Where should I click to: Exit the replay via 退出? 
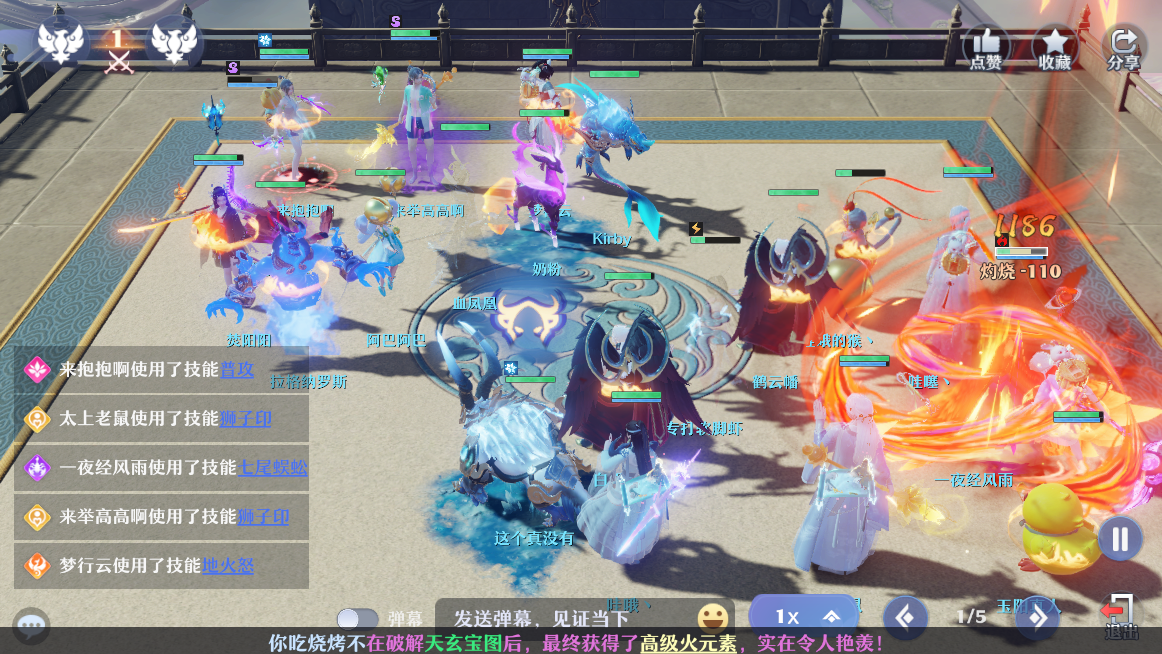(x=1120, y=616)
